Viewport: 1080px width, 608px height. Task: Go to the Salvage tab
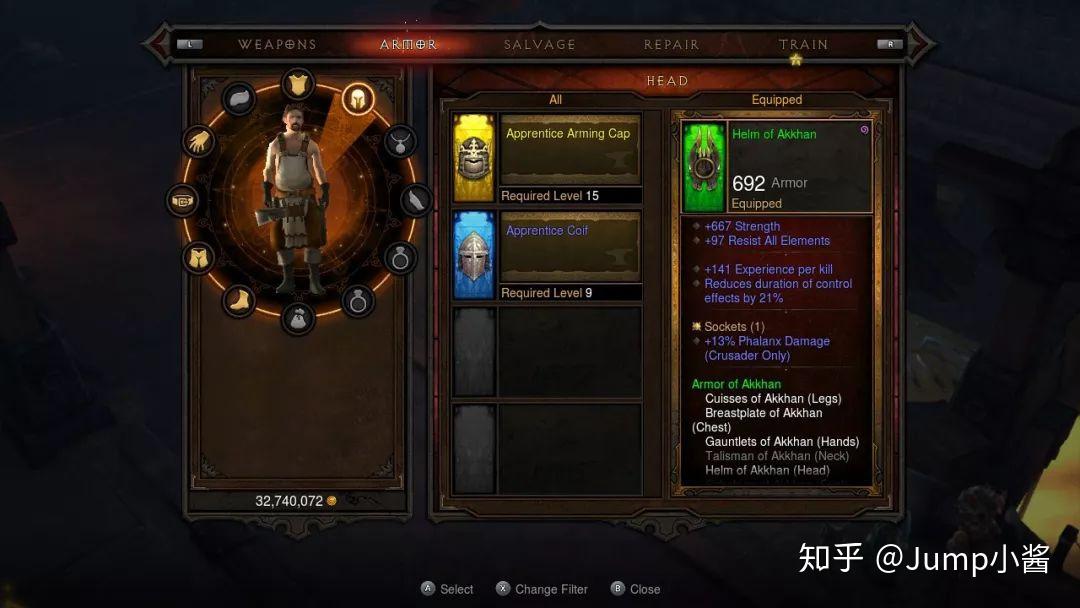(x=539, y=45)
